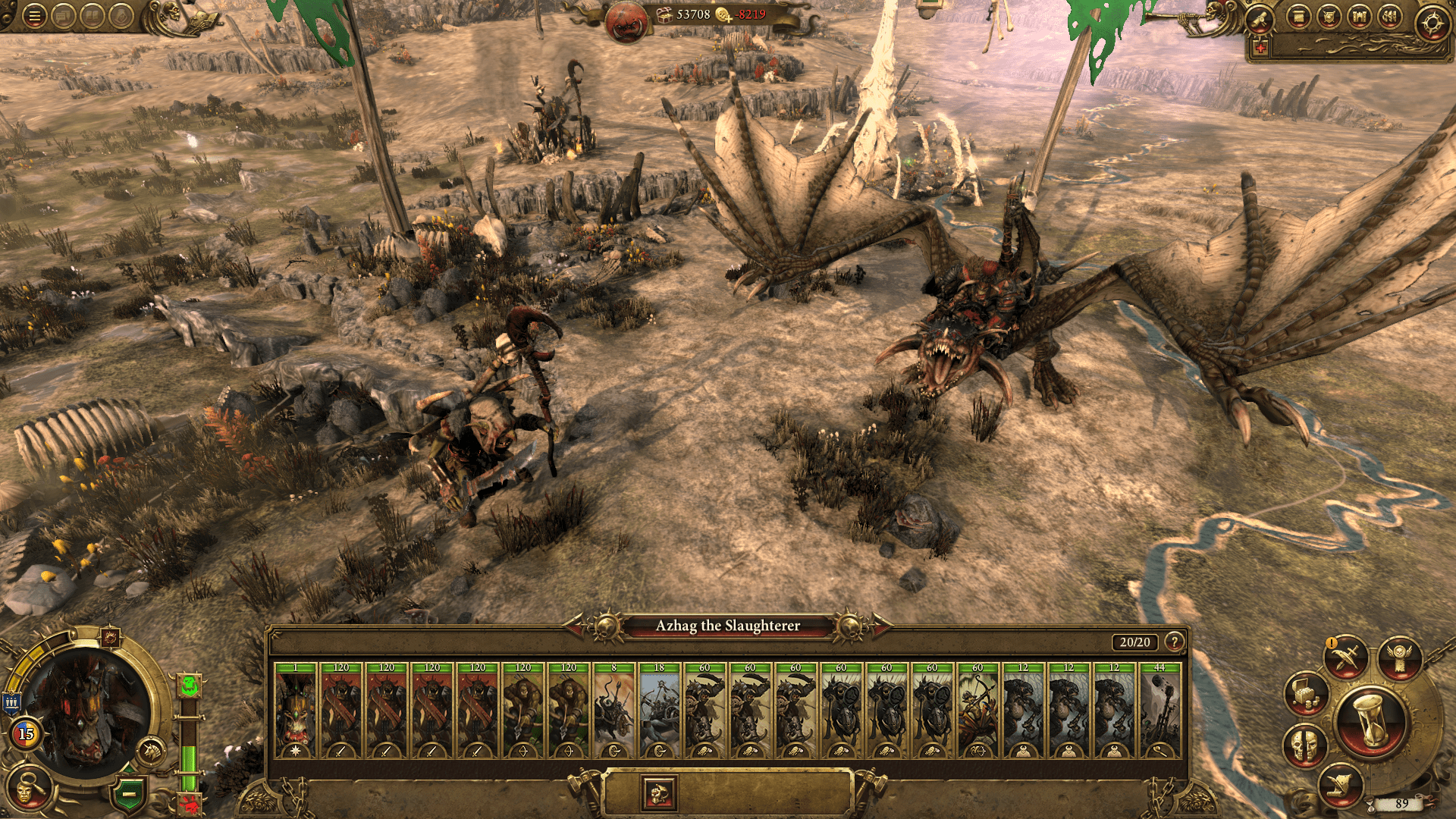Open the campaign overview compass button
Image resolution: width=1456 pixels, height=819 pixels.
1432,23
